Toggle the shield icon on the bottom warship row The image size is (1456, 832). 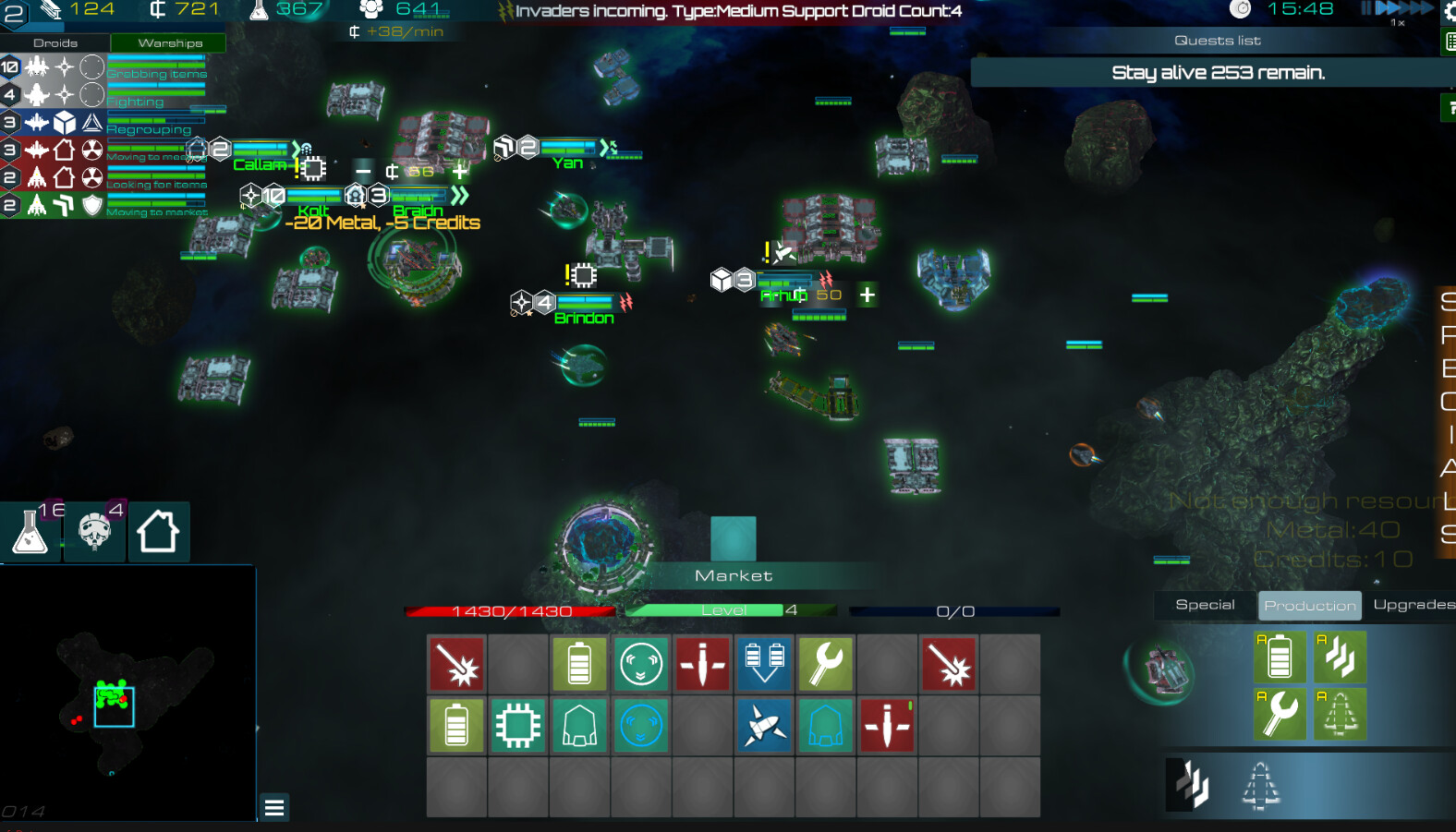(x=92, y=205)
